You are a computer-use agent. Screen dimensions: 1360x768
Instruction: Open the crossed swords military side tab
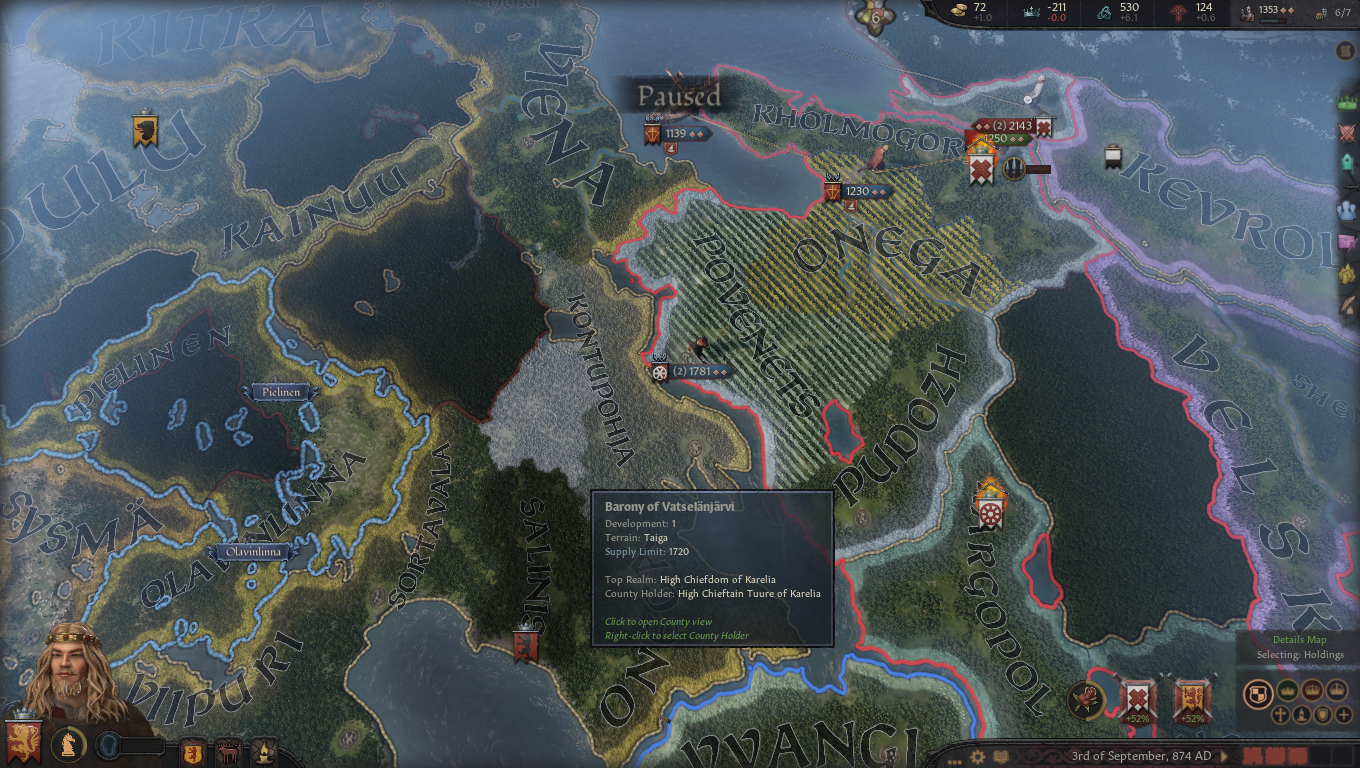(1347, 132)
